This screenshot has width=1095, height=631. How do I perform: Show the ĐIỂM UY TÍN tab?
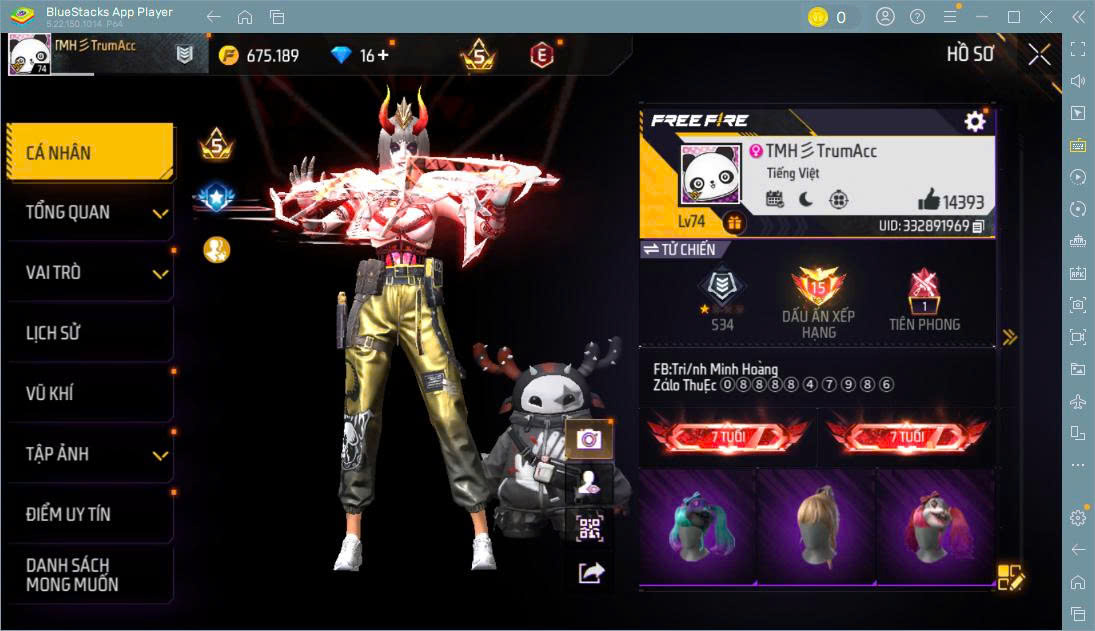pos(90,515)
